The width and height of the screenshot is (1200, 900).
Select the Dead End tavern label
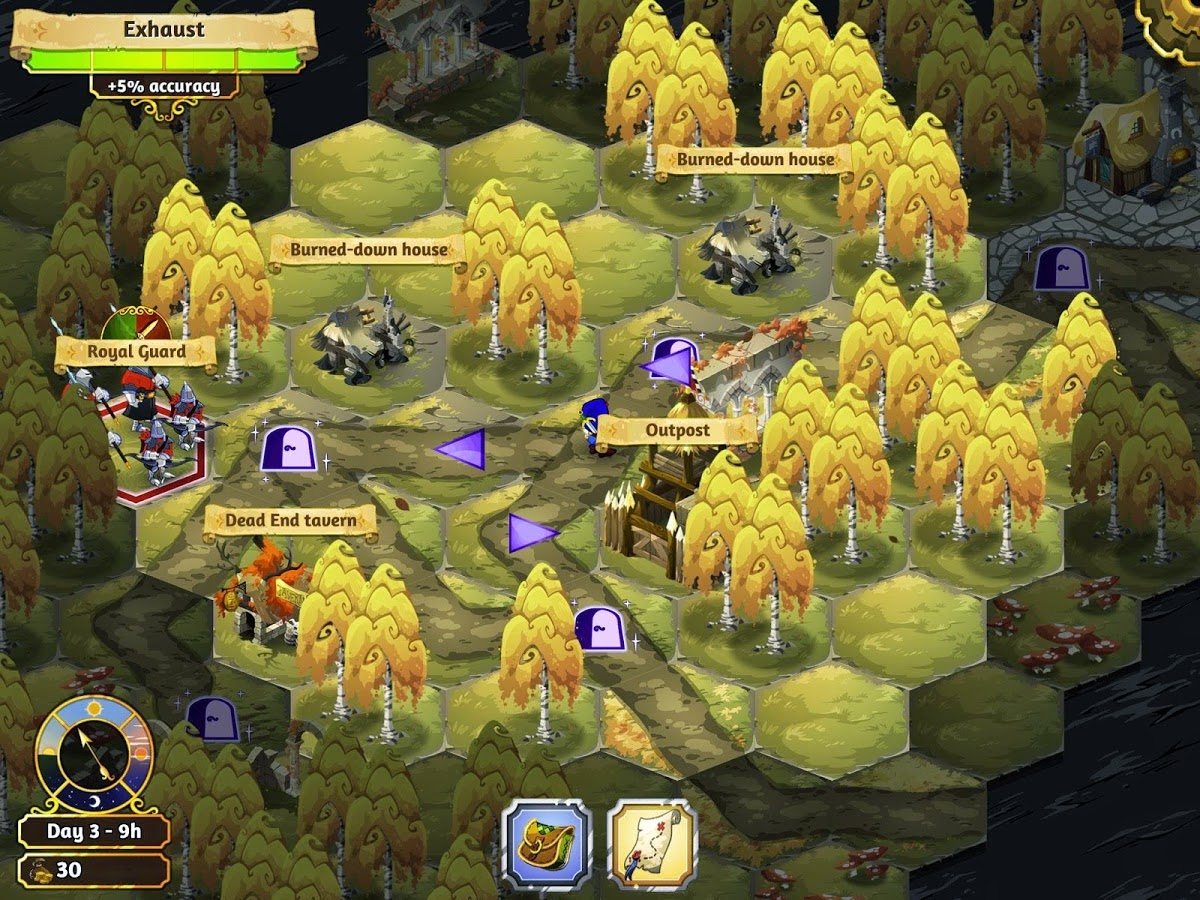pos(290,520)
